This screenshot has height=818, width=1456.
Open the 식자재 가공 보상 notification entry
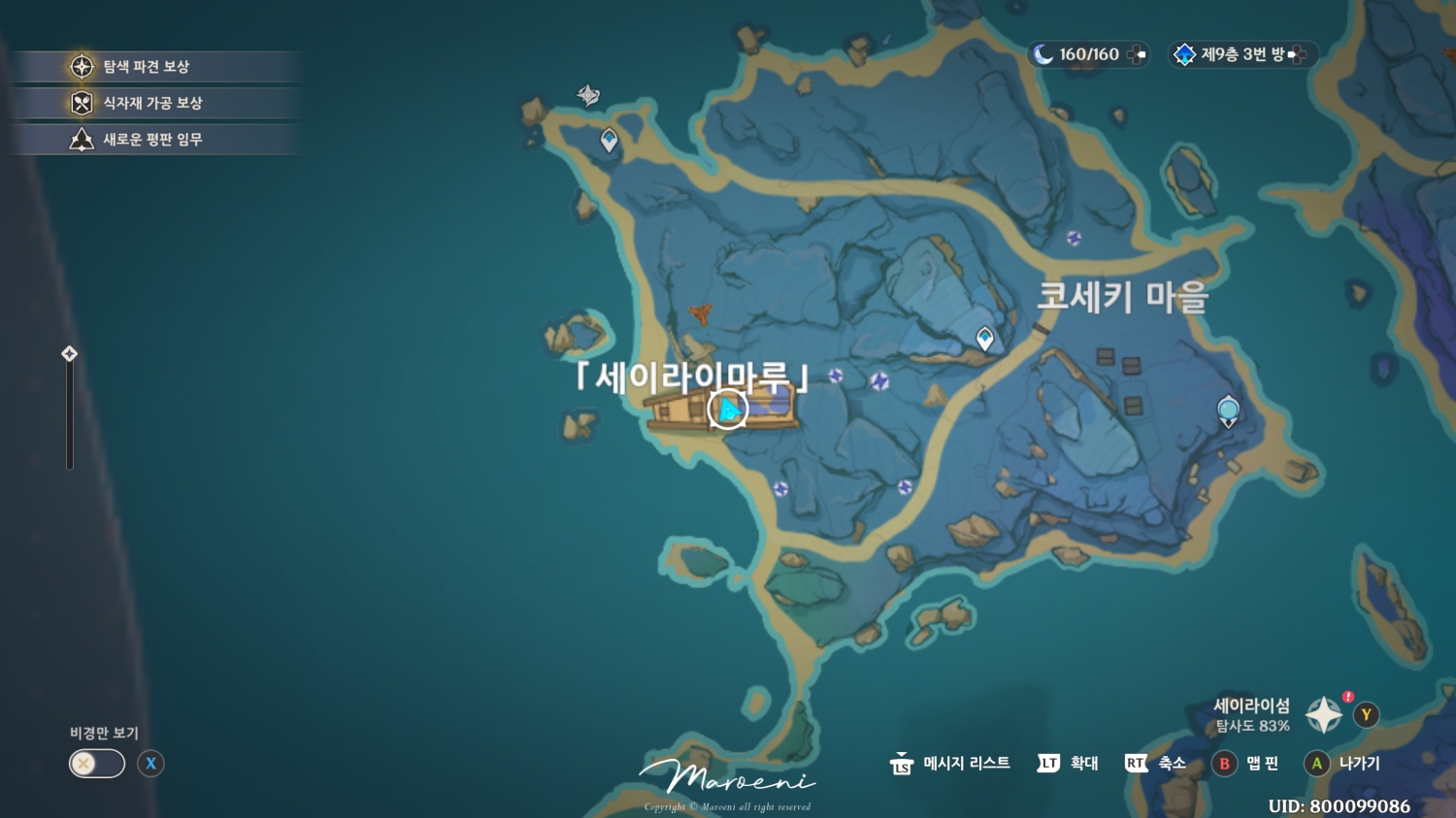(x=155, y=103)
